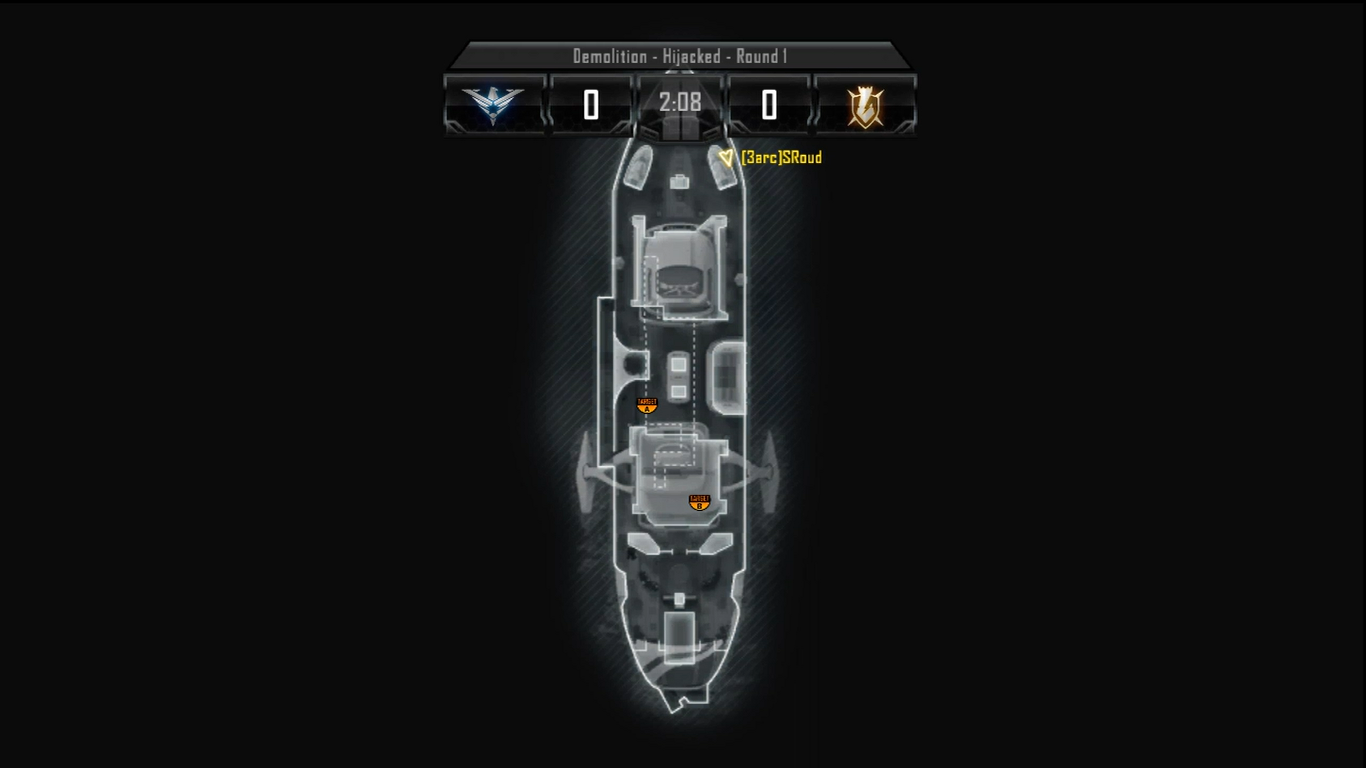
Task: Select the Target B bomb site marker
Action: click(699, 502)
